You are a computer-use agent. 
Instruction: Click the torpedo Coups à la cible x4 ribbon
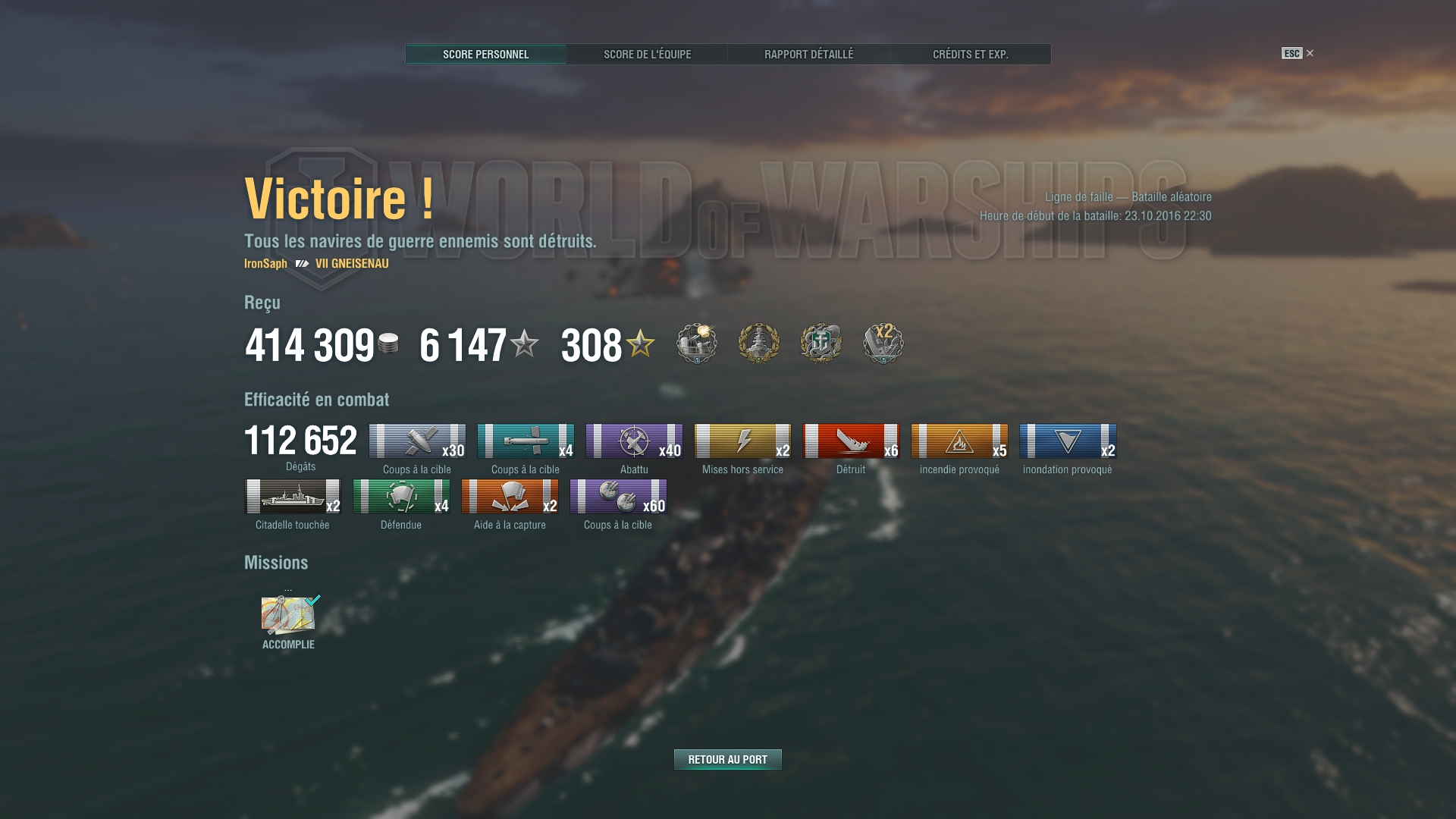coord(526,441)
